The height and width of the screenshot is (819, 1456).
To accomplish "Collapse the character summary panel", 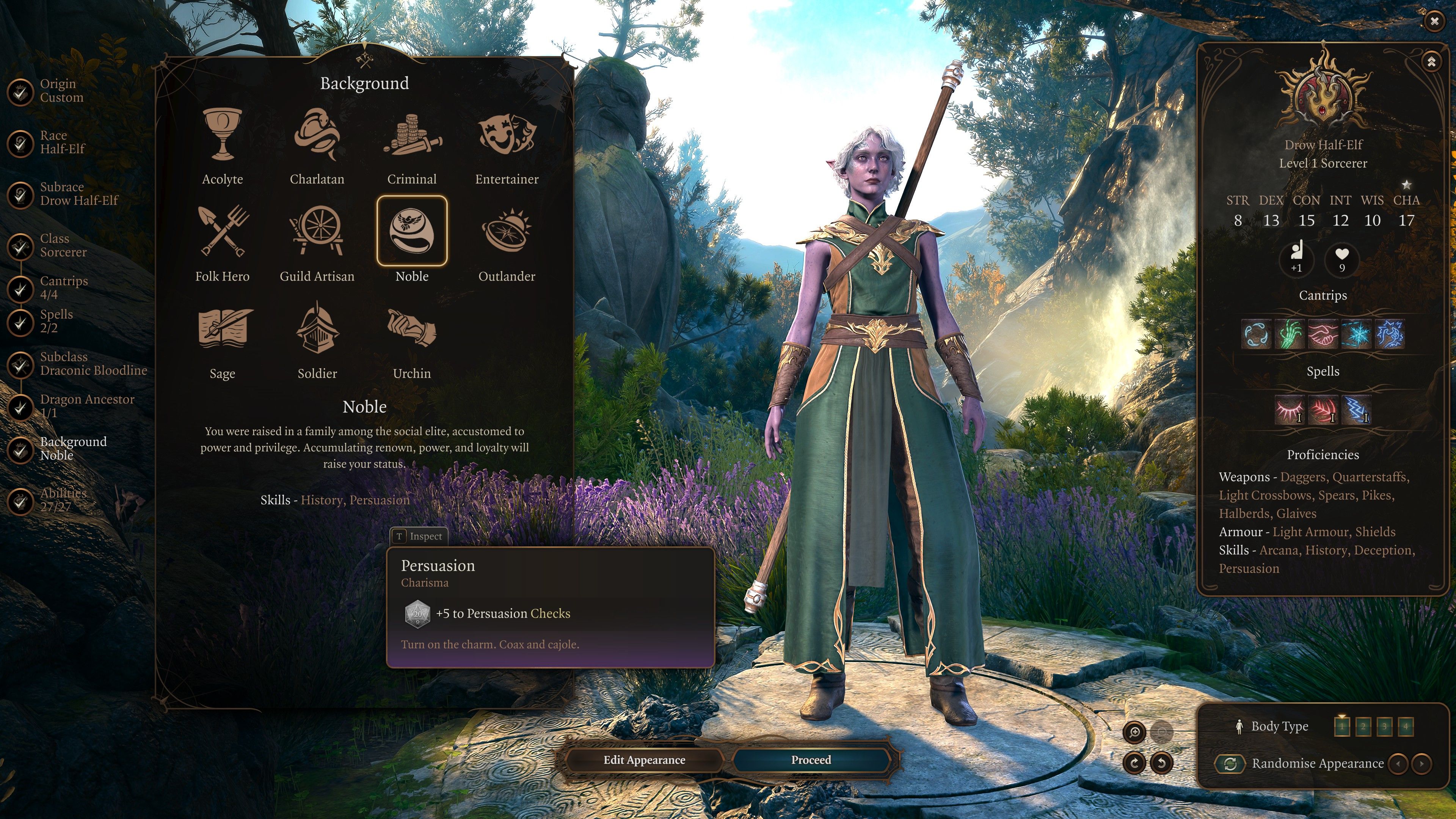I will click(1431, 61).
